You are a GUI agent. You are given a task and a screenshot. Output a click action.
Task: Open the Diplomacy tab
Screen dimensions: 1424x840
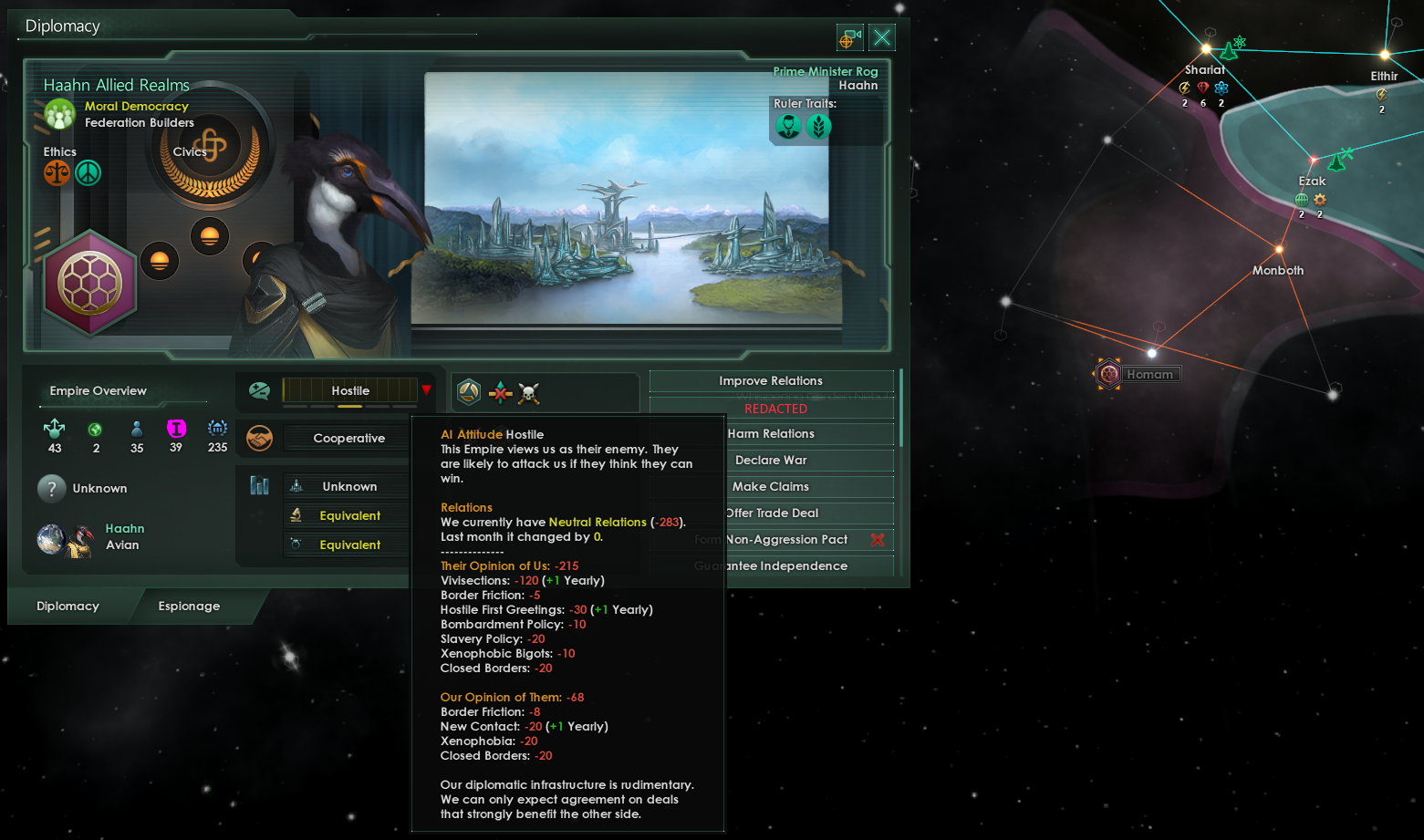click(x=68, y=607)
